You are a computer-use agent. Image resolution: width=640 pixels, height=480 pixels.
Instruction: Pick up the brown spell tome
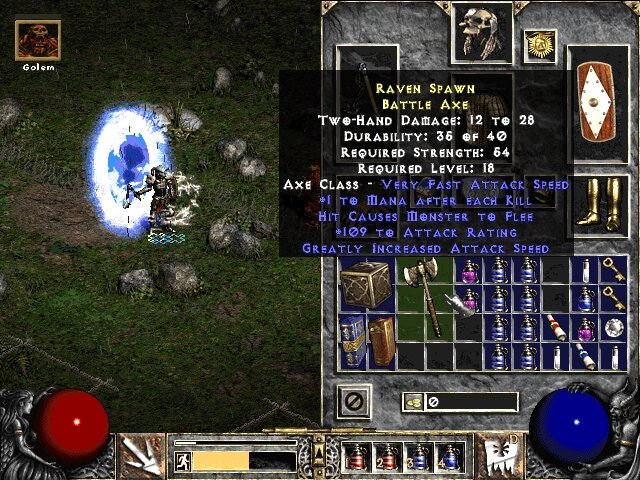pyautogui.click(x=381, y=340)
